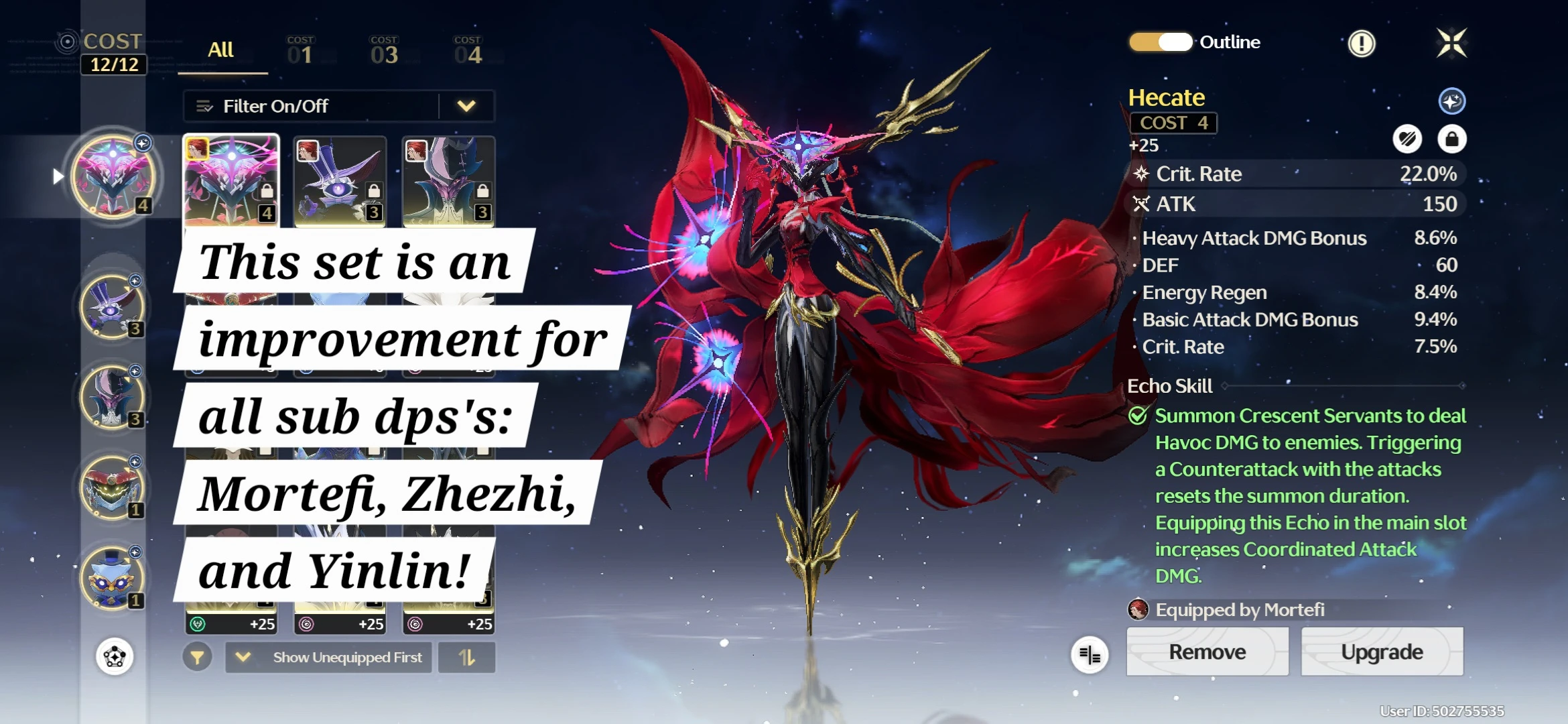Lock the Hecate echo with the padlock icon
1568x724 pixels.
click(x=1453, y=139)
